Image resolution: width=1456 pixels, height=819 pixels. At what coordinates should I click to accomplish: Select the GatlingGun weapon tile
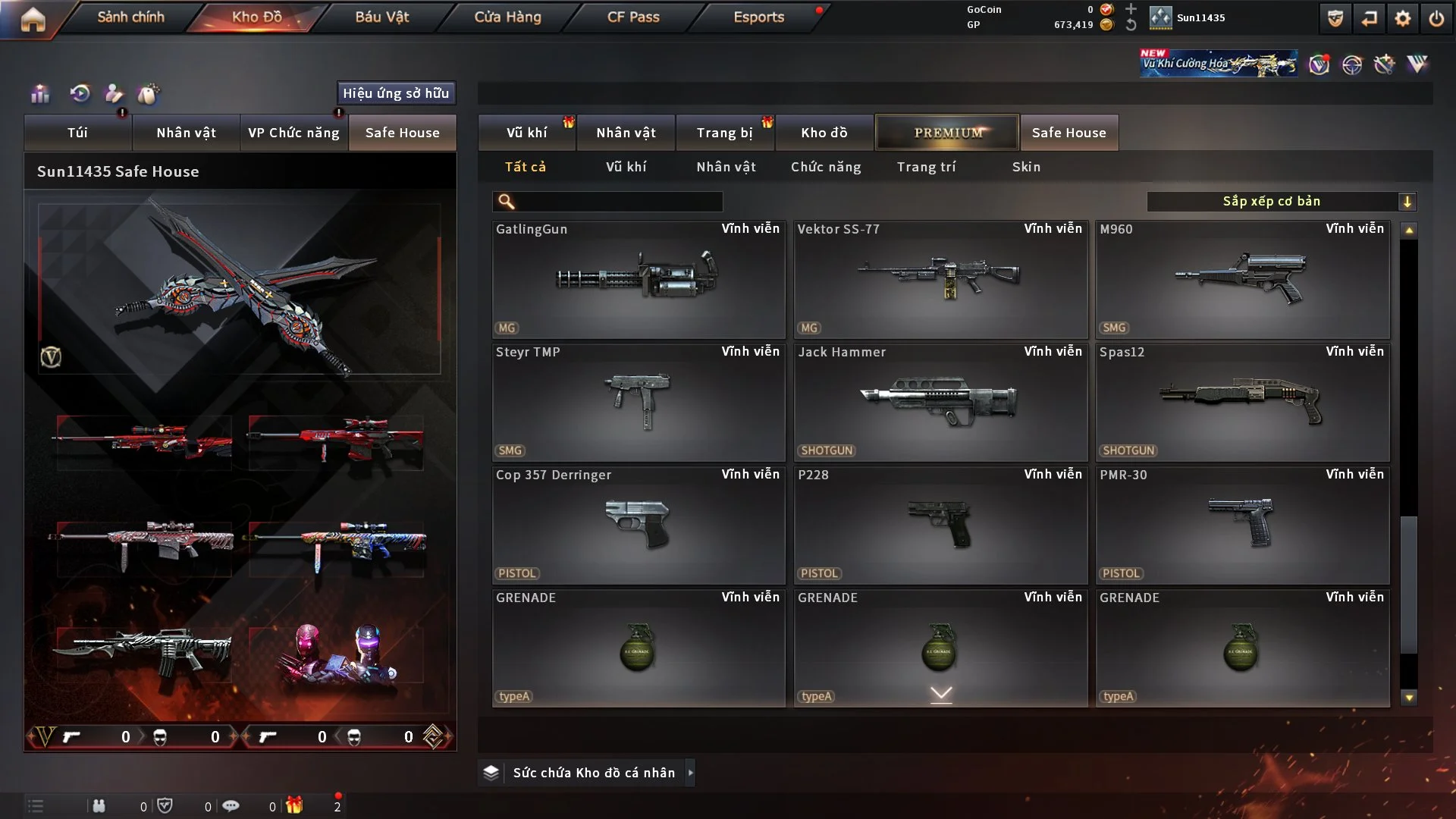639,279
